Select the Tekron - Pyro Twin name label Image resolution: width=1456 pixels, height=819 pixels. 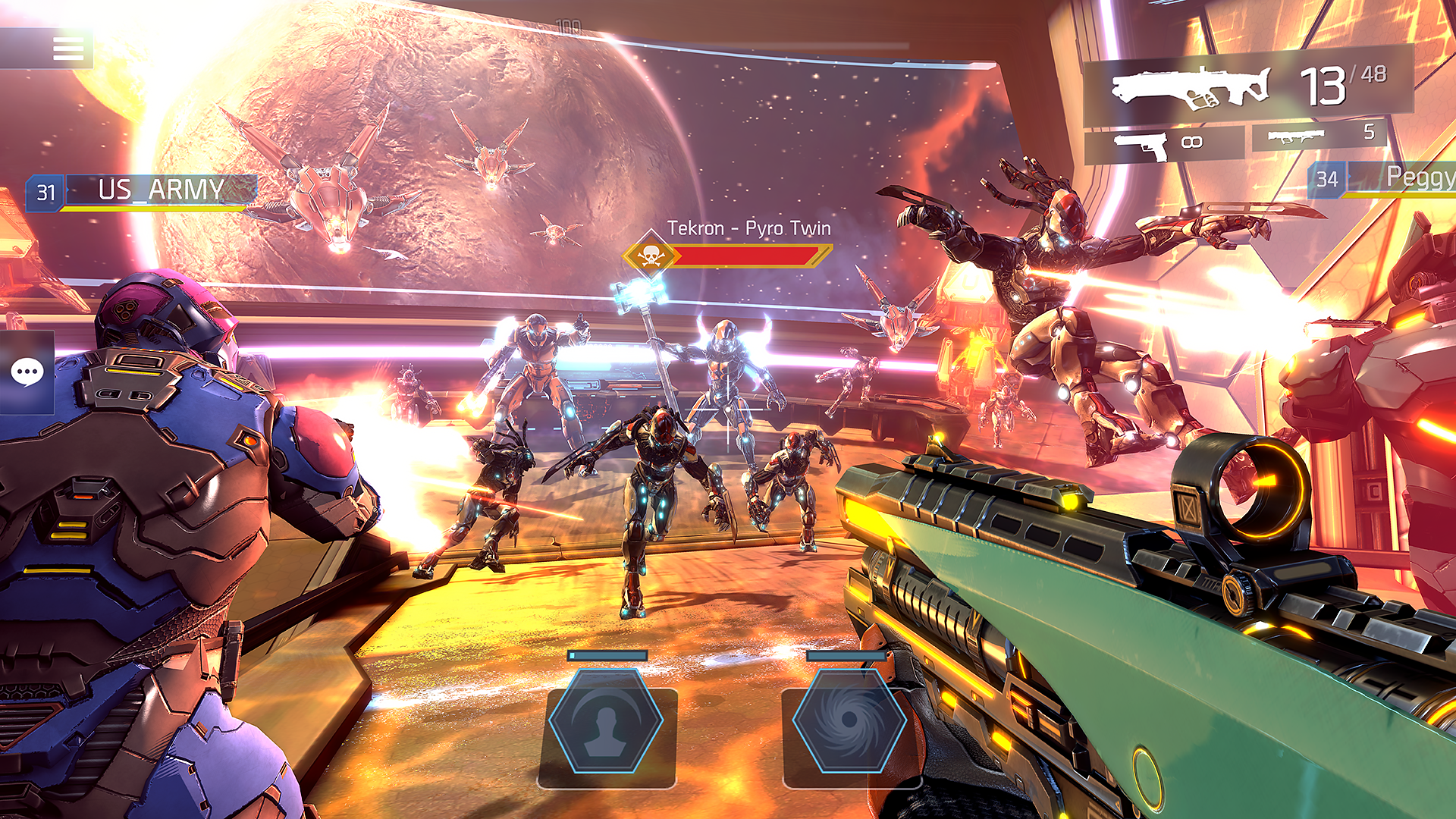pyautogui.click(x=748, y=227)
